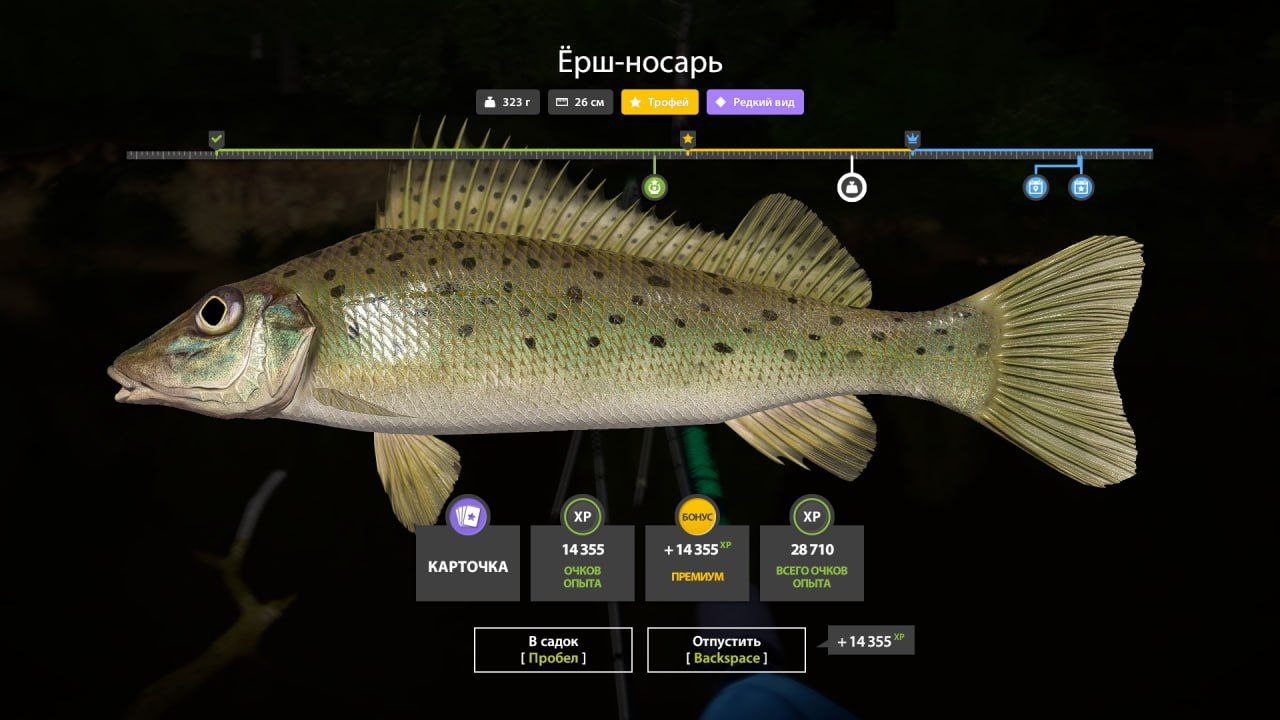This screenshot has height=720, width=1280.
Task: Click the star trophy threshold marker
Action: 688,139
